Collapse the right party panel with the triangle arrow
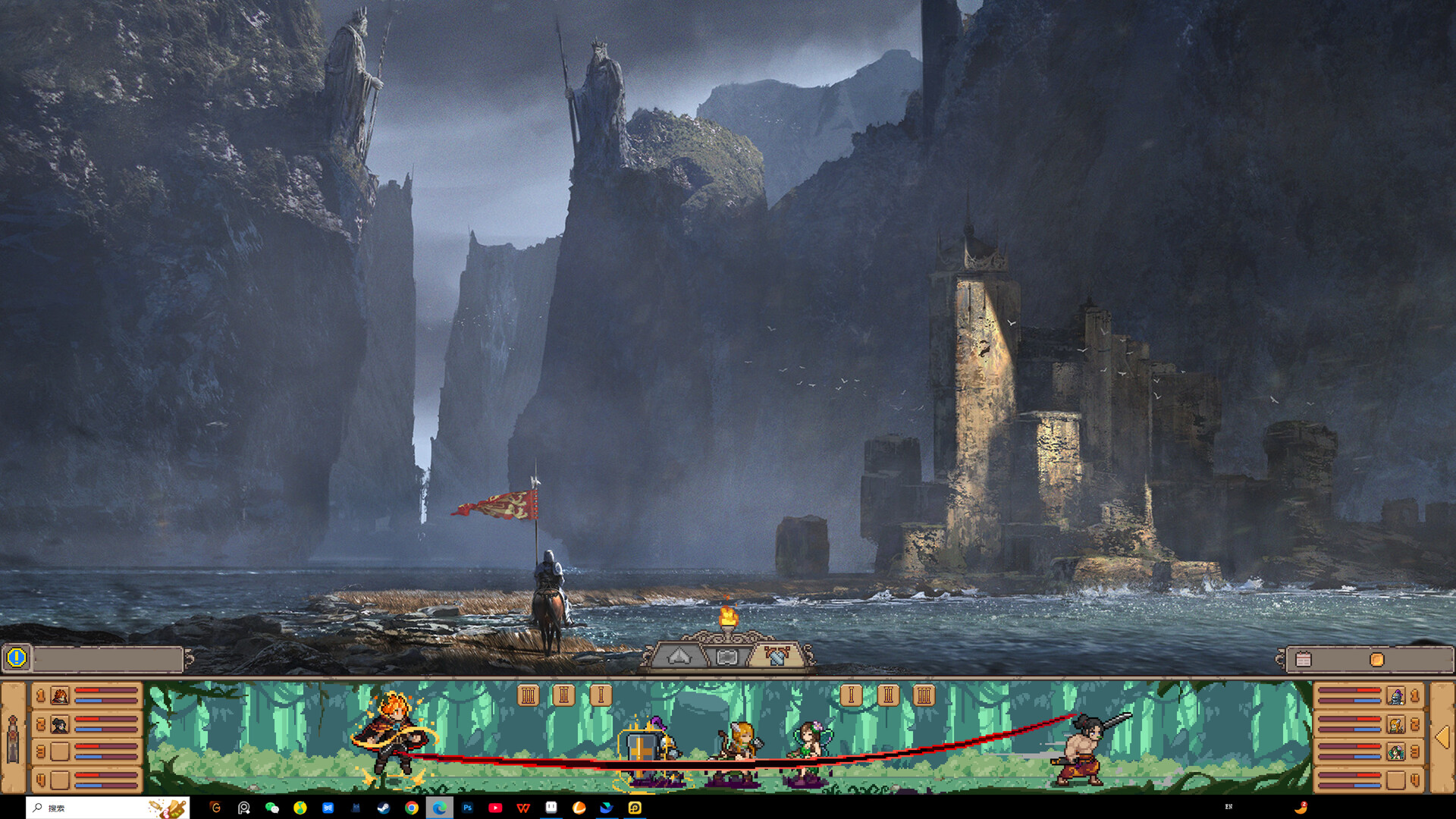The height and width of the screenshot is (819, 1456). 1442,737
